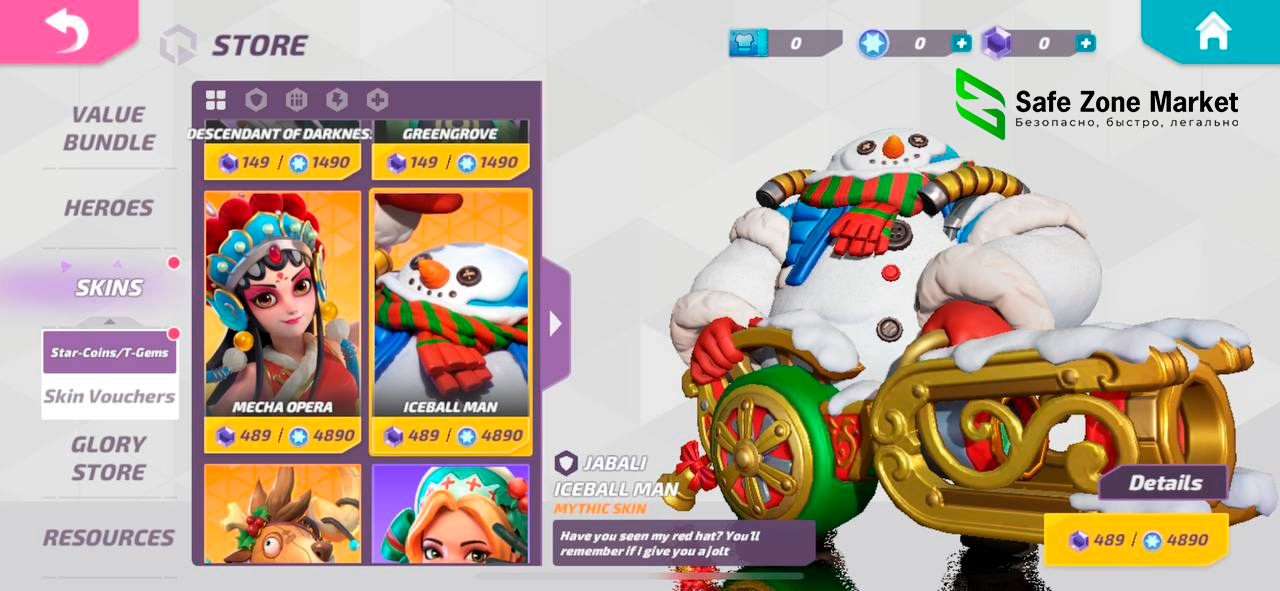This screenshot has width=1280, height=591.
Task: Select the Mecha Opera skin card
Action: [x=283, y=305]
